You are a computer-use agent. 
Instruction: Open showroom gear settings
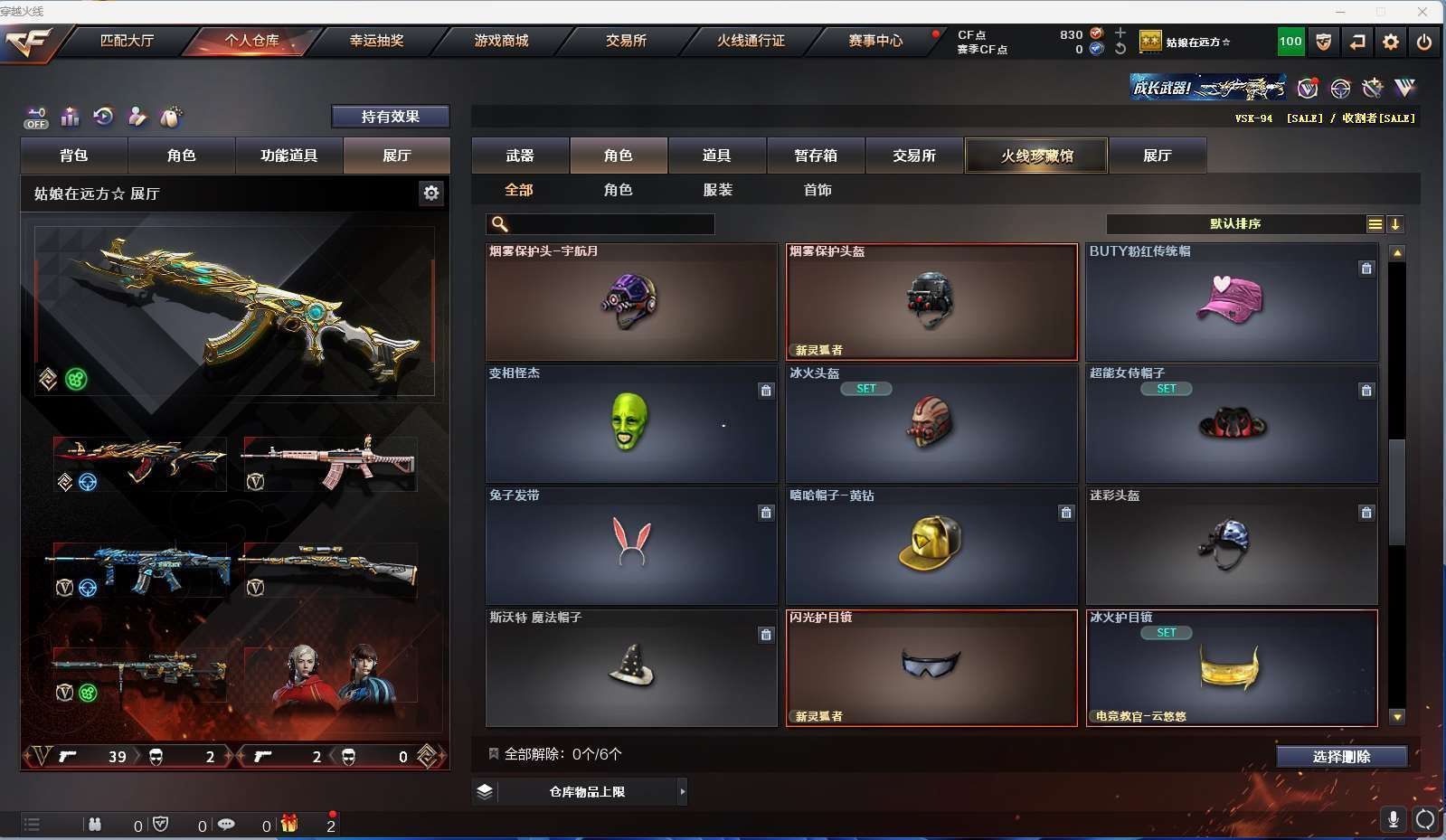click(x=431, y=193)
